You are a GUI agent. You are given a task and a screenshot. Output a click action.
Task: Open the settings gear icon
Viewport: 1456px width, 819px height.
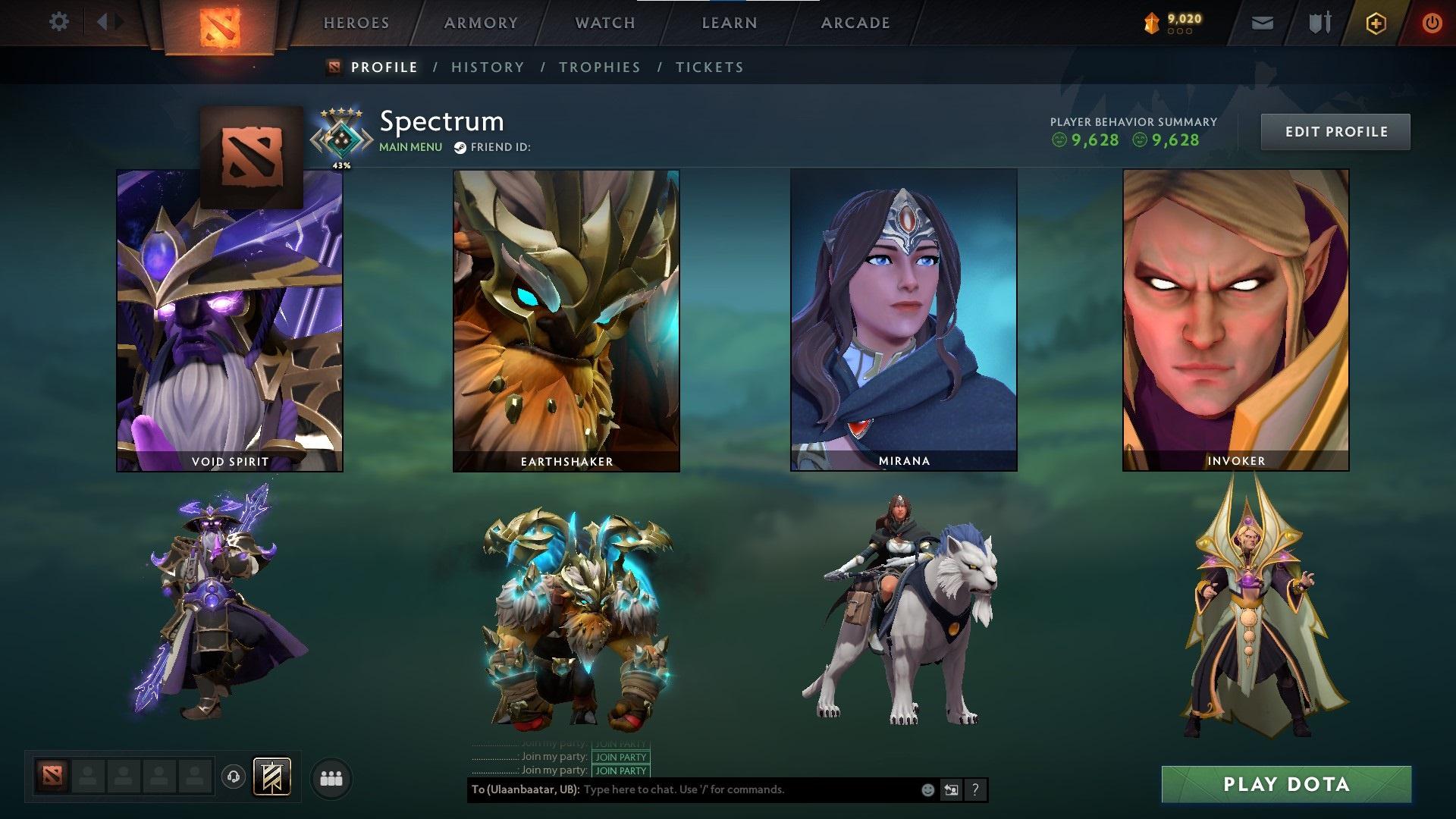(59, 22)
